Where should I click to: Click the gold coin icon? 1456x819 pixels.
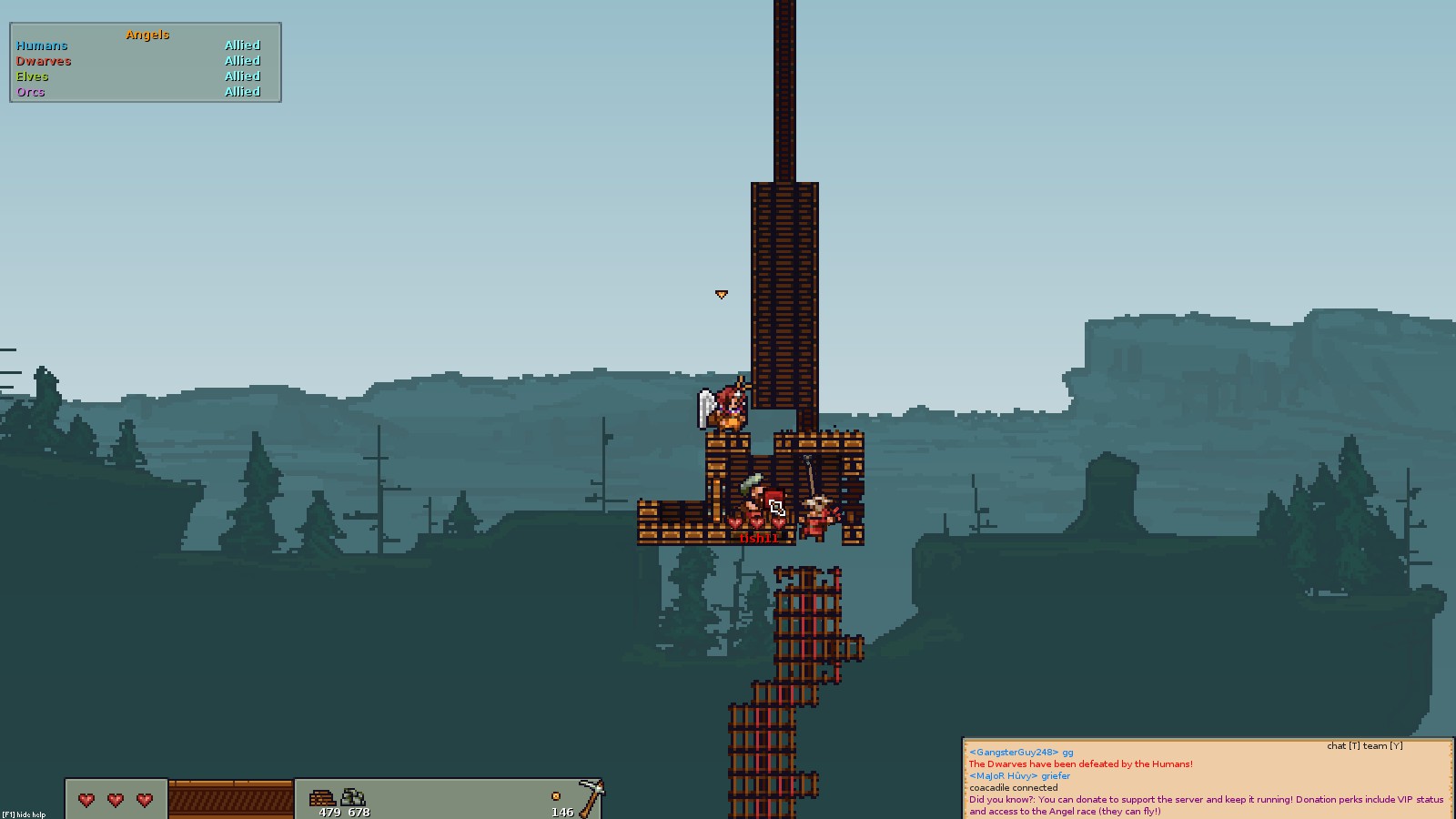[556, 796]
